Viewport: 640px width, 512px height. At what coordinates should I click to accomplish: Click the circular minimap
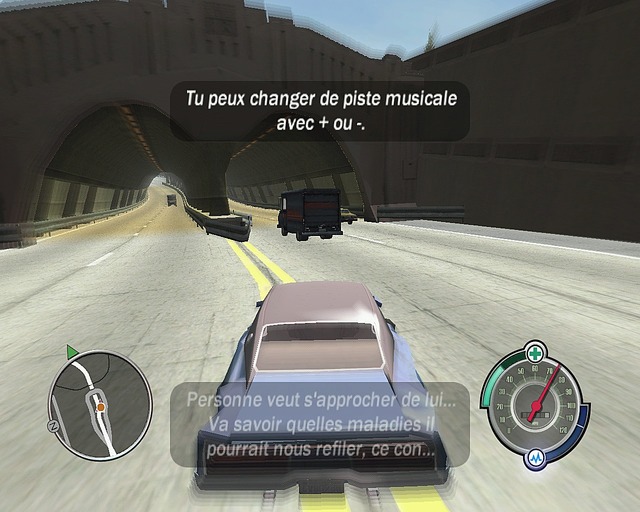point(100,403)
